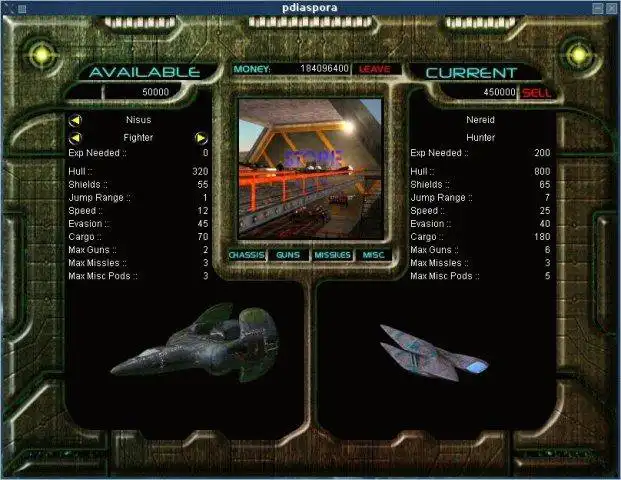This screenshot has width=621, height=480.
Task: Click the left arrow beside Nisus
Action: point(75,120)
